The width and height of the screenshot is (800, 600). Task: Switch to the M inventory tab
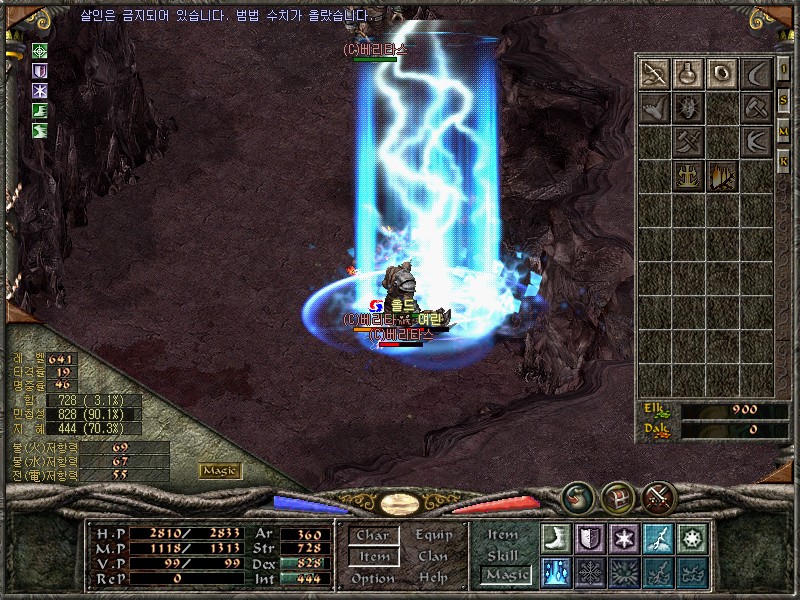tap(784, 131)
